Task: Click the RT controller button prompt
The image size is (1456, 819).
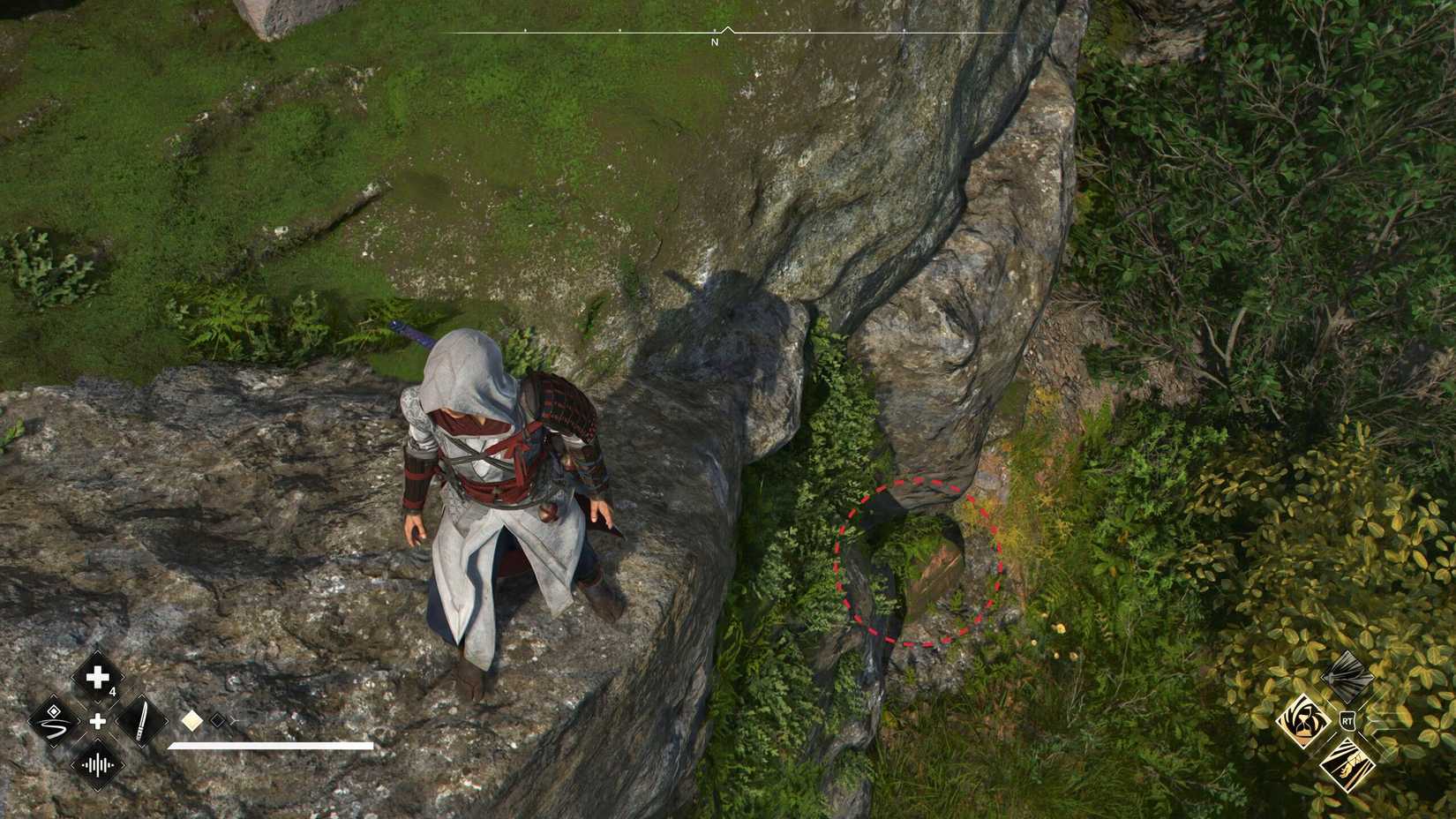Action: click(x=1347, y=720)
